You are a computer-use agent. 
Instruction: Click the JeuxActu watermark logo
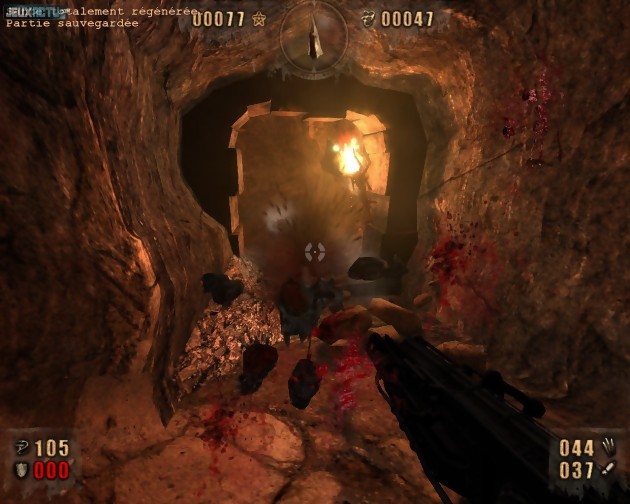(x=30, y=11)
